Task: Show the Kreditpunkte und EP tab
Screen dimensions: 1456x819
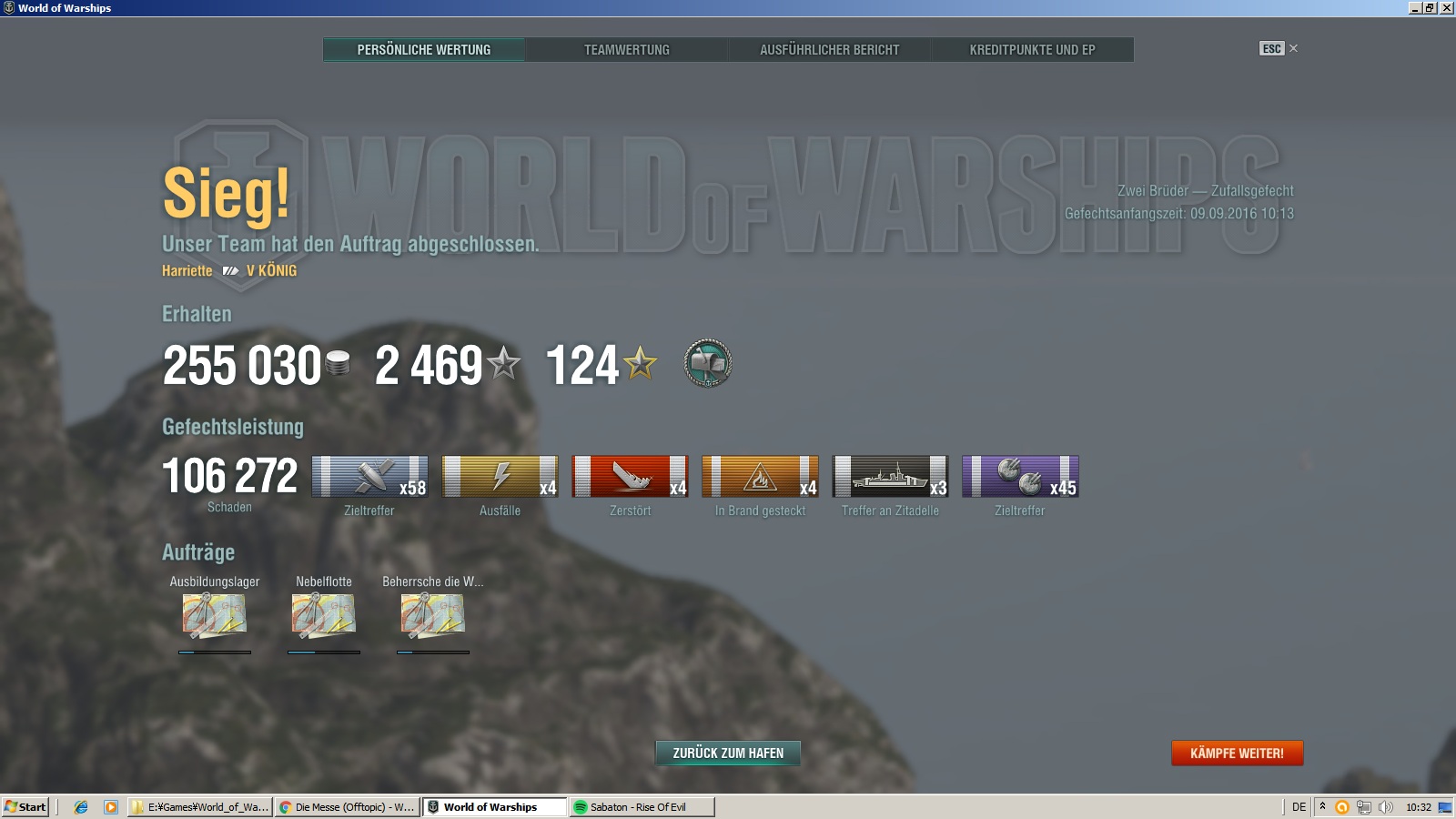Action: click(1032, 50)
